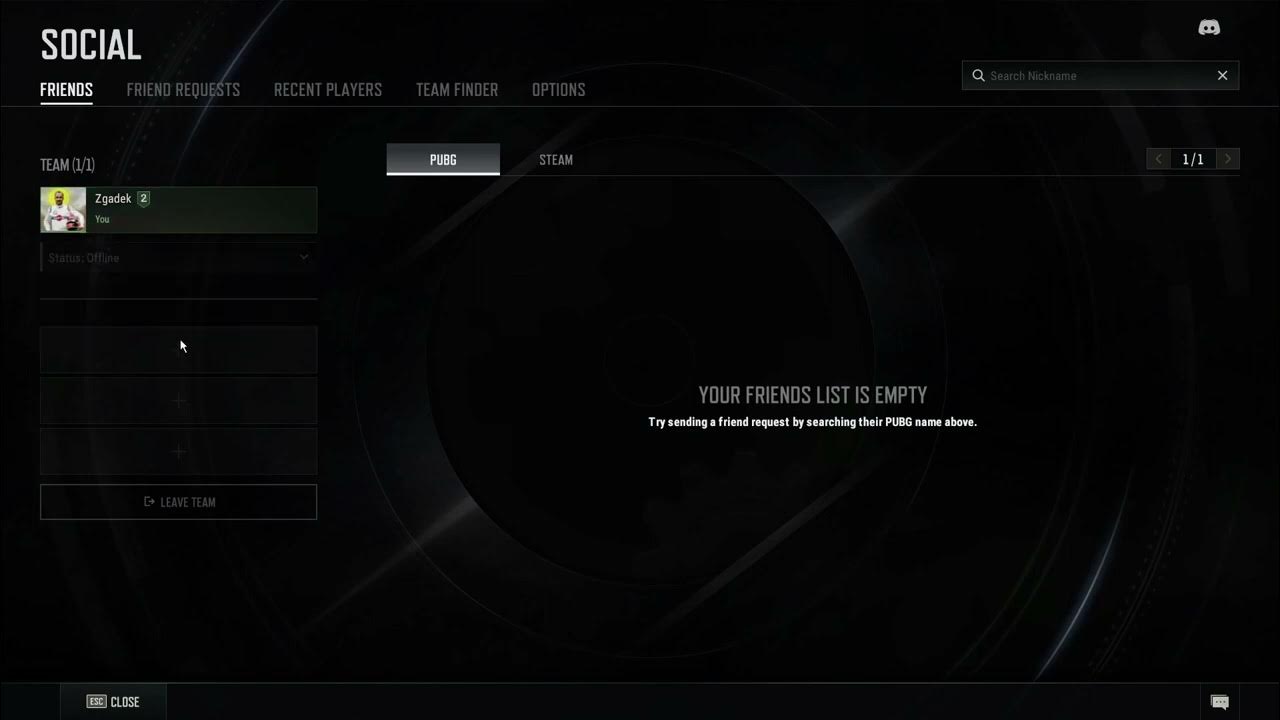Click the next page chevron

coord(1227,158)
